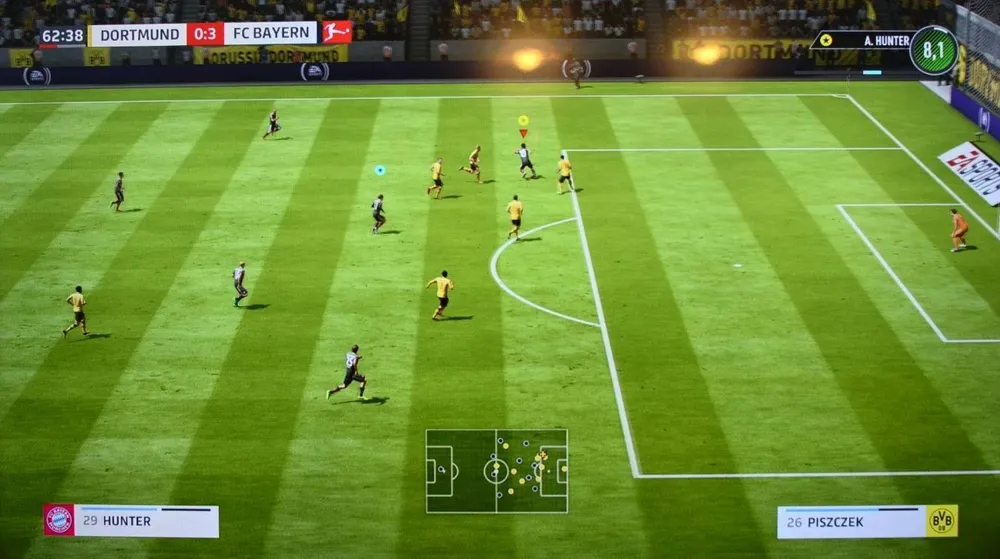Click the A. Hunter rating badge
1000x559 pixels.
(x=933, y=51)
